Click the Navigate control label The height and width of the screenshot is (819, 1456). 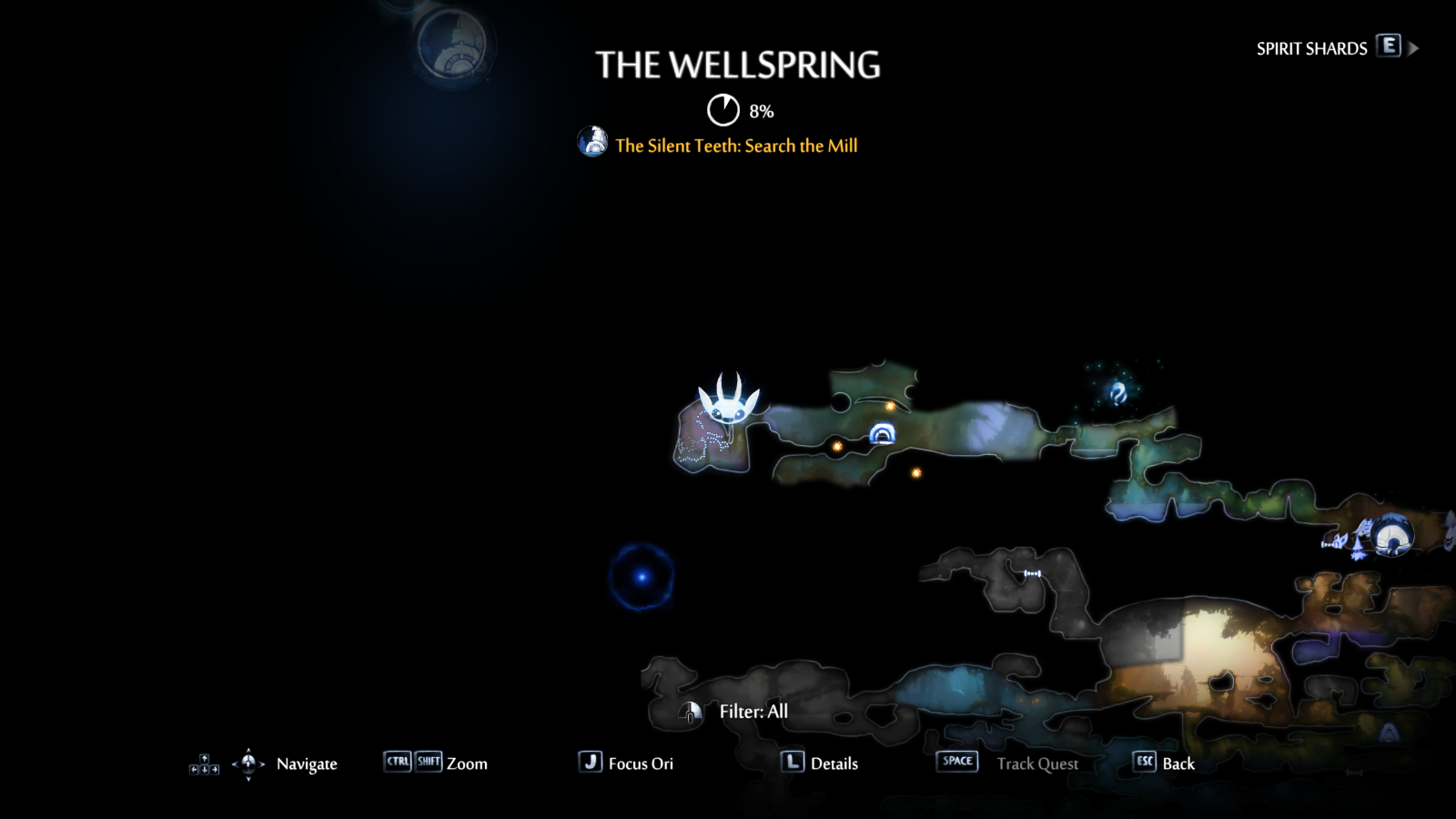(x=307, y=763)
